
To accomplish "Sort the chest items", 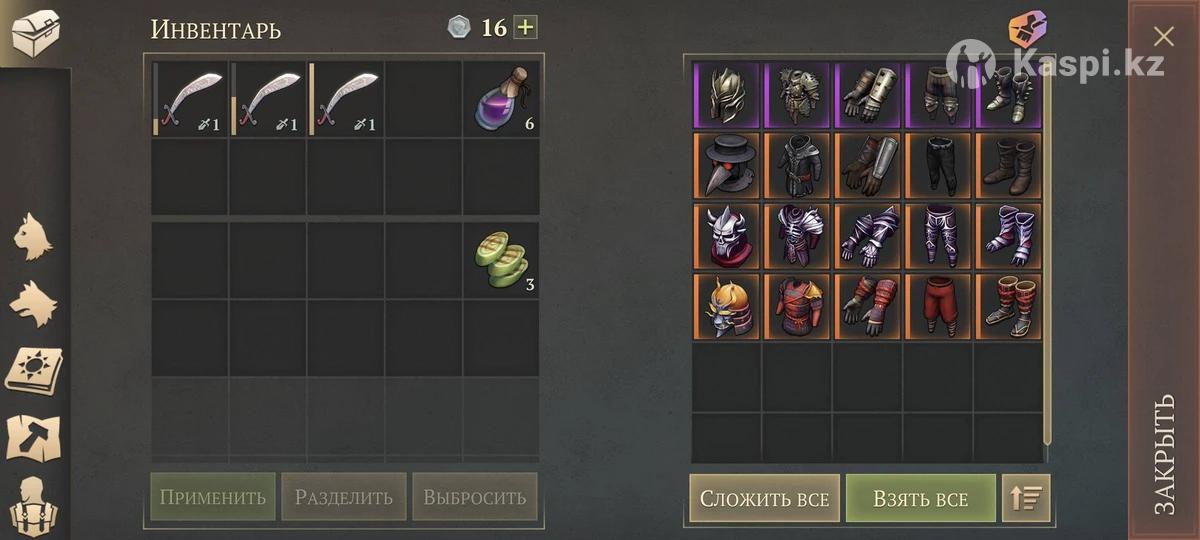I will pos(1026,498).
